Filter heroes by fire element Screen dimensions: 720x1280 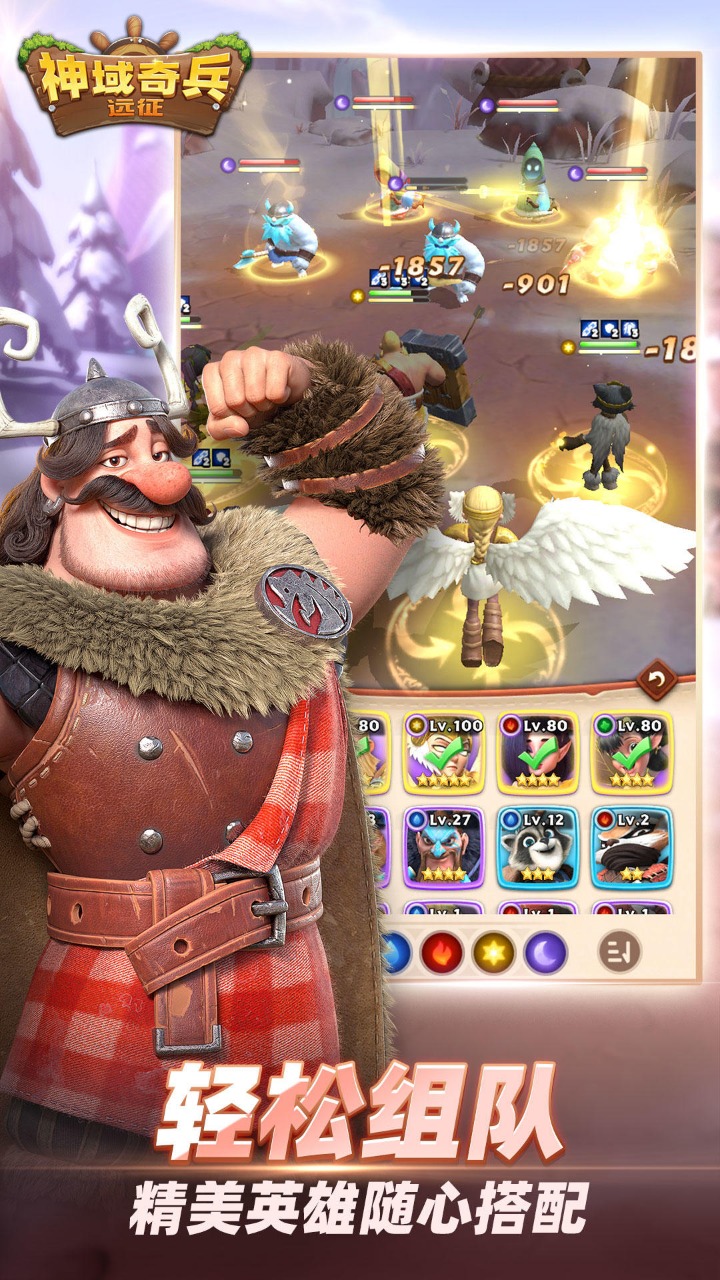441,953
